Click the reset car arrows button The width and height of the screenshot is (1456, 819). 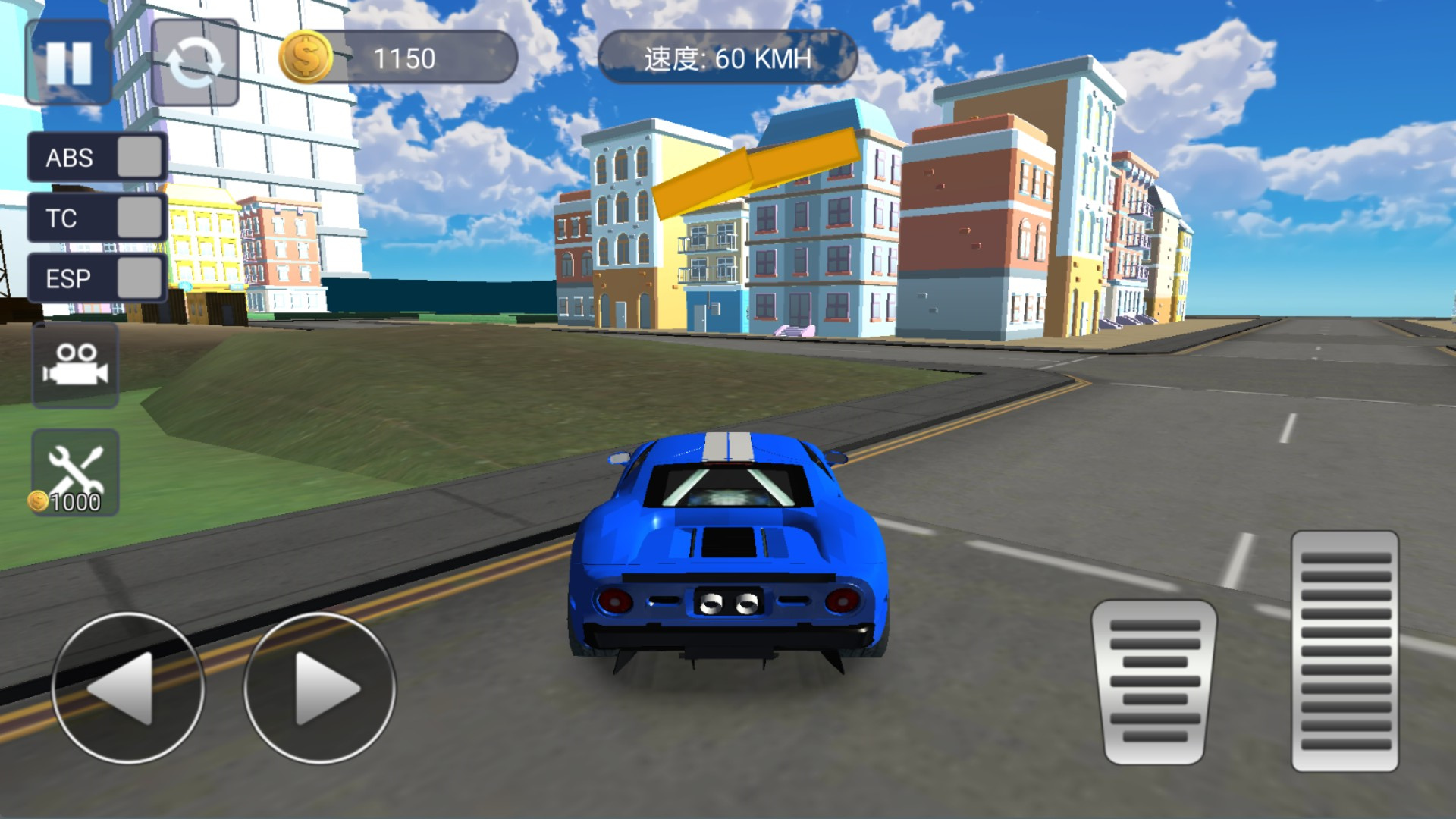[x=195, y=62]
